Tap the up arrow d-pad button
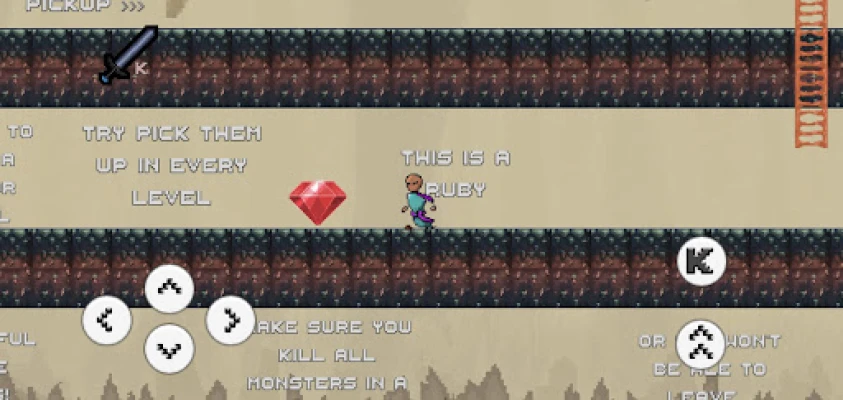This screenshot has height=400, width=843. click(x=169, y=290)
